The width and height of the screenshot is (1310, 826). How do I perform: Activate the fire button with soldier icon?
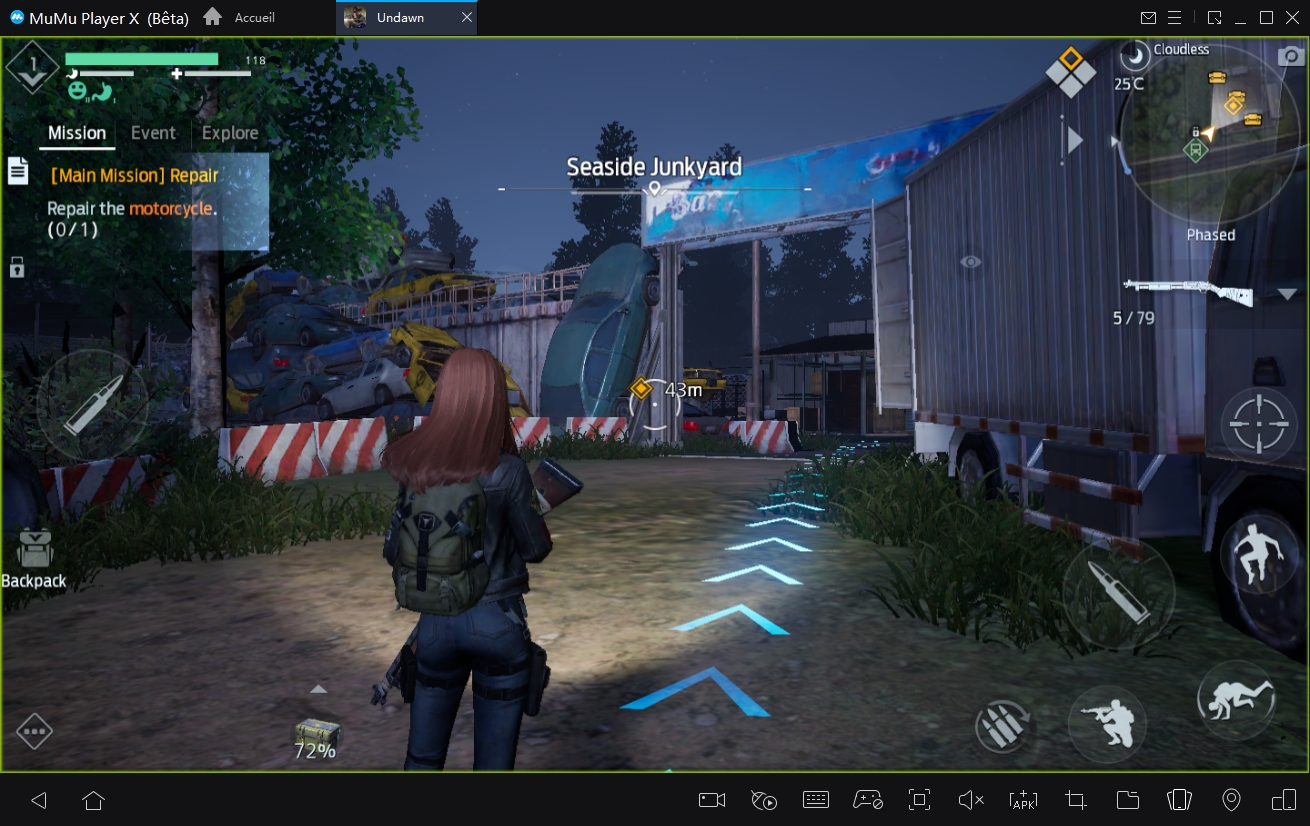click(1106, 723)
